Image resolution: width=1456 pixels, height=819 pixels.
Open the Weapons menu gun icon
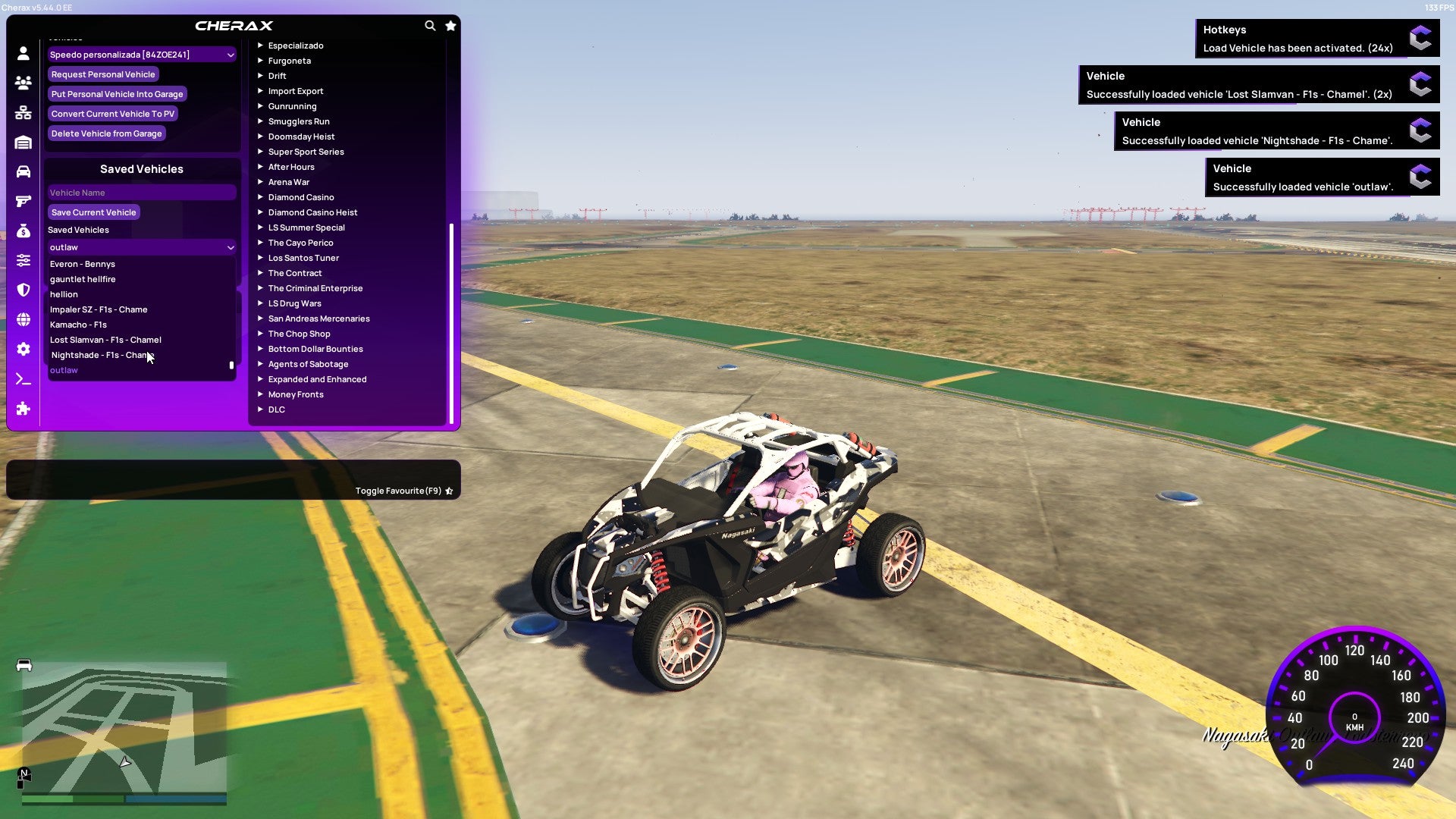(23, 200)
